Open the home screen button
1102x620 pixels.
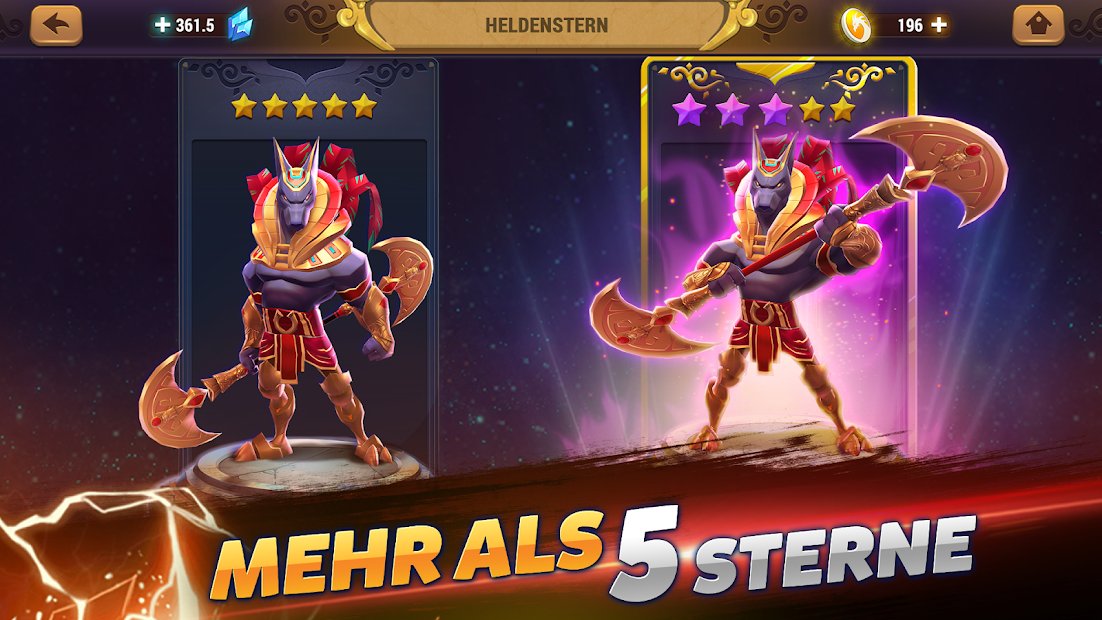1038,25
